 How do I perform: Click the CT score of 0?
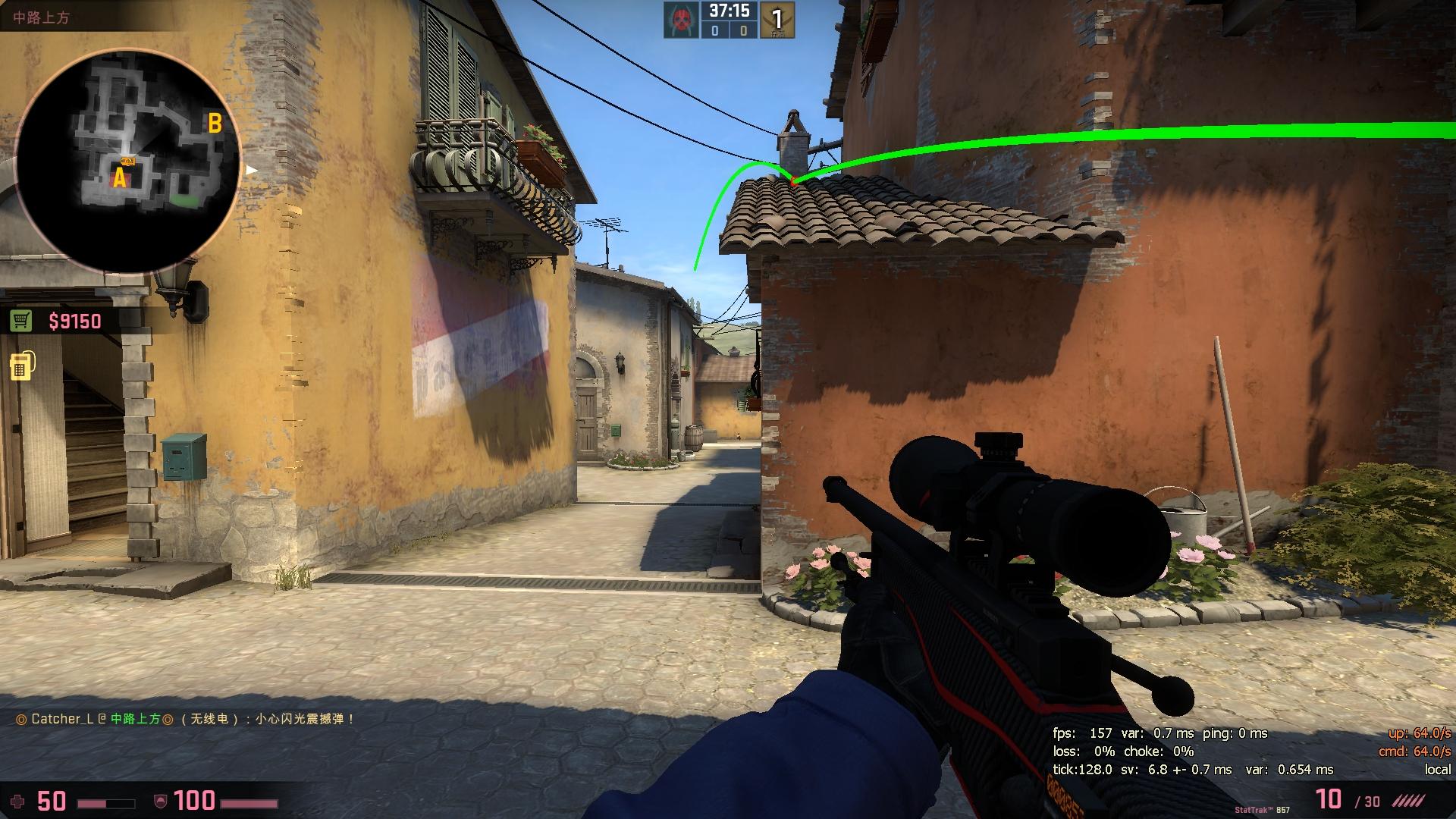(716, 31)
